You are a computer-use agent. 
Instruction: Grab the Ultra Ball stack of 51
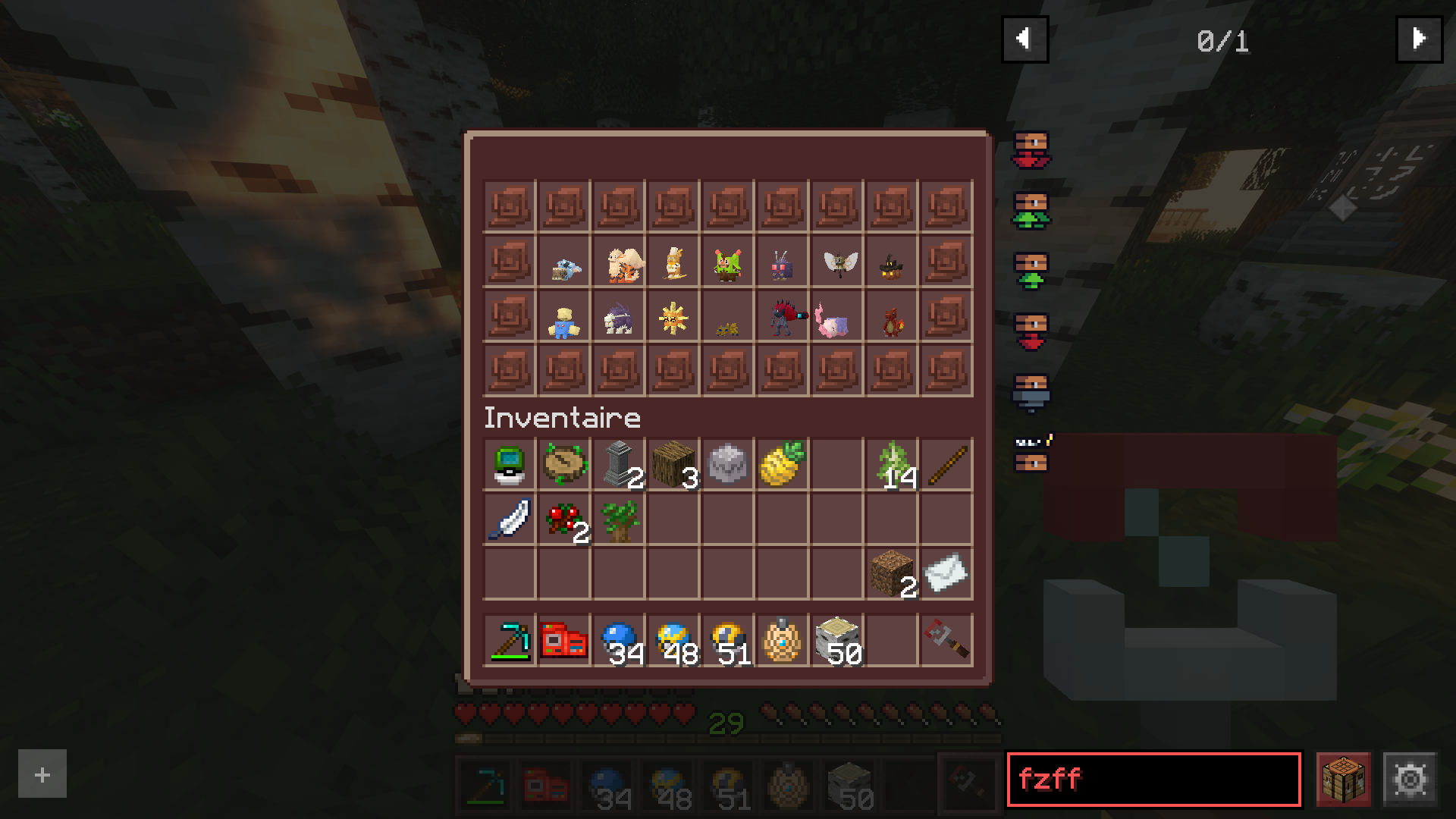(x=728, y=641)
